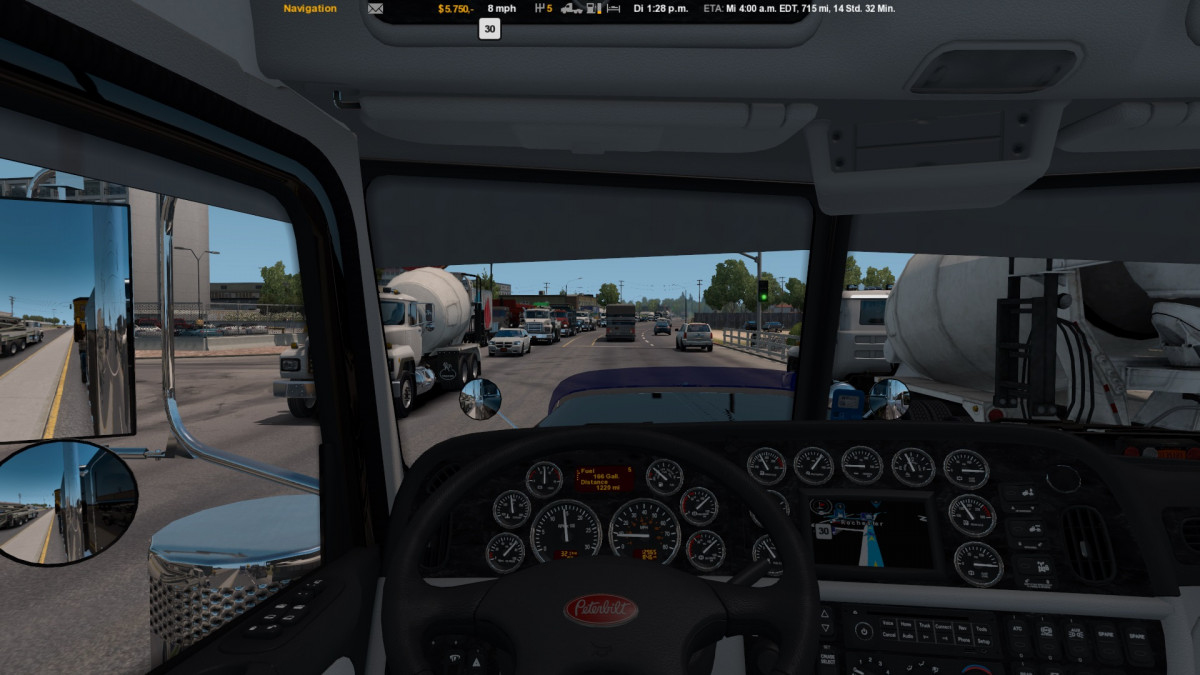Select the fuel pump status icon
Viewport: 1200px width, 675px height.
point(592,9)
